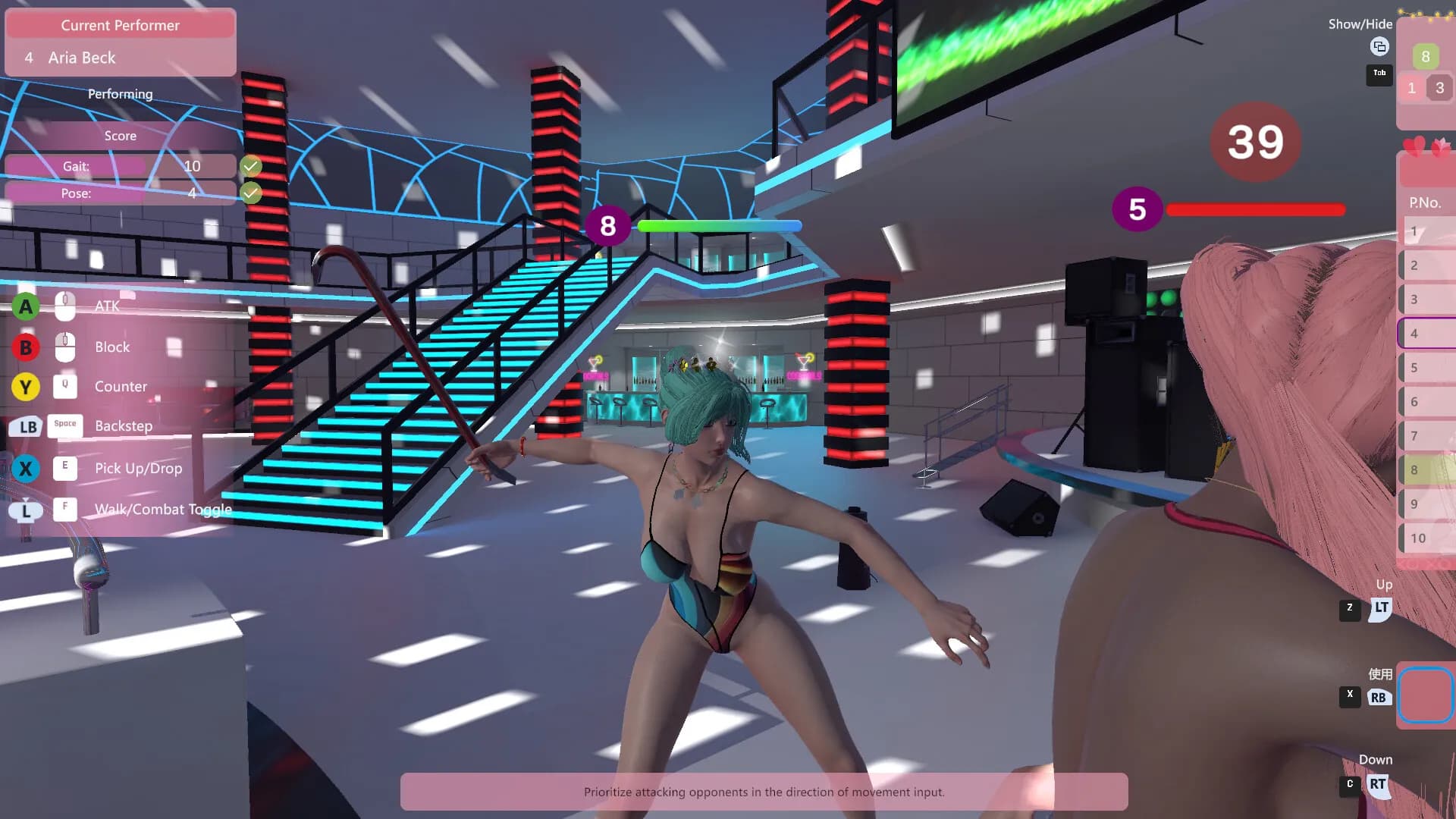Open the Up LT control expander
1456x819 pixels.
1381,607
